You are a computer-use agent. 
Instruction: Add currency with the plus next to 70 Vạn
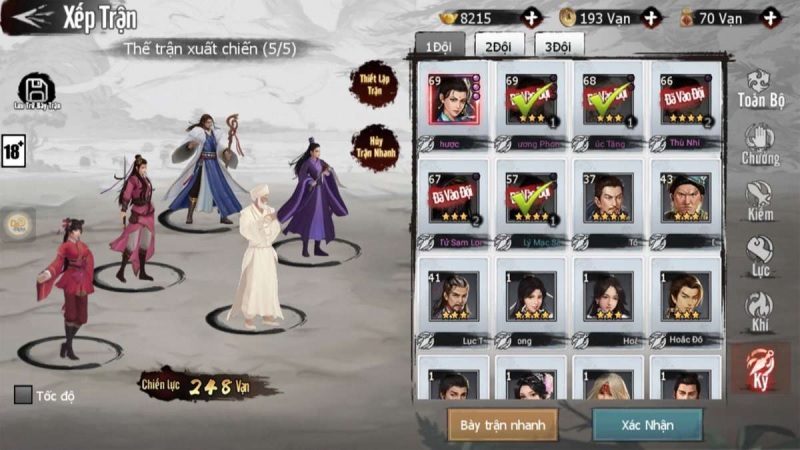[x=769, y=17]
